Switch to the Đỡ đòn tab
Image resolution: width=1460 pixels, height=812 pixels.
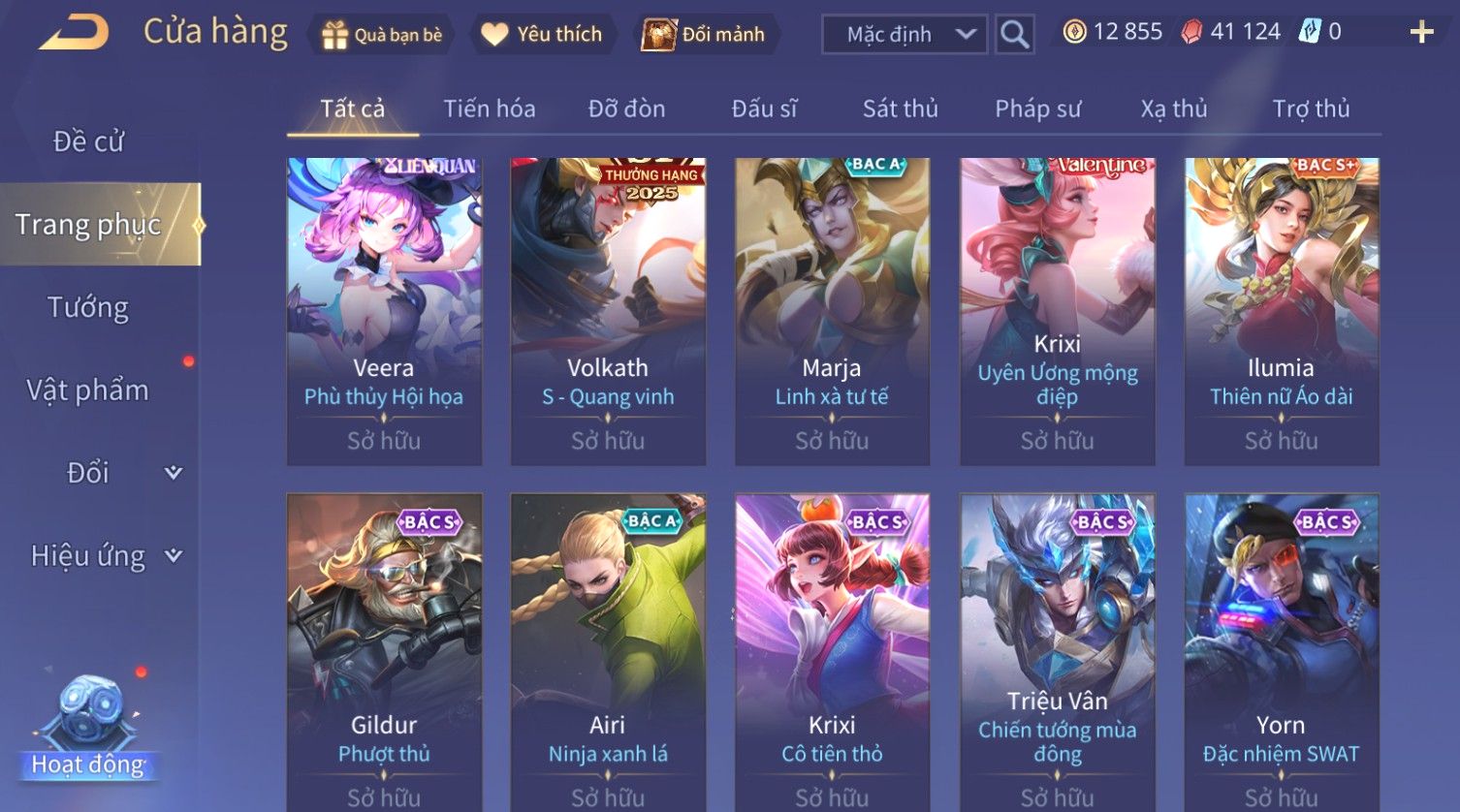point(626,109)
